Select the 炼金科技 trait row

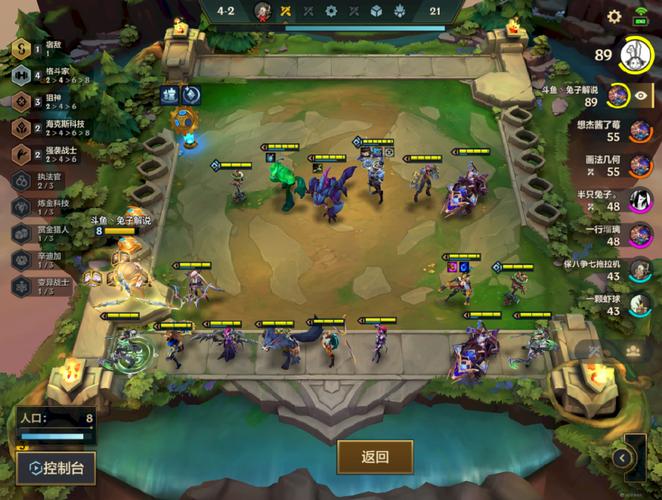pos(50,206)
